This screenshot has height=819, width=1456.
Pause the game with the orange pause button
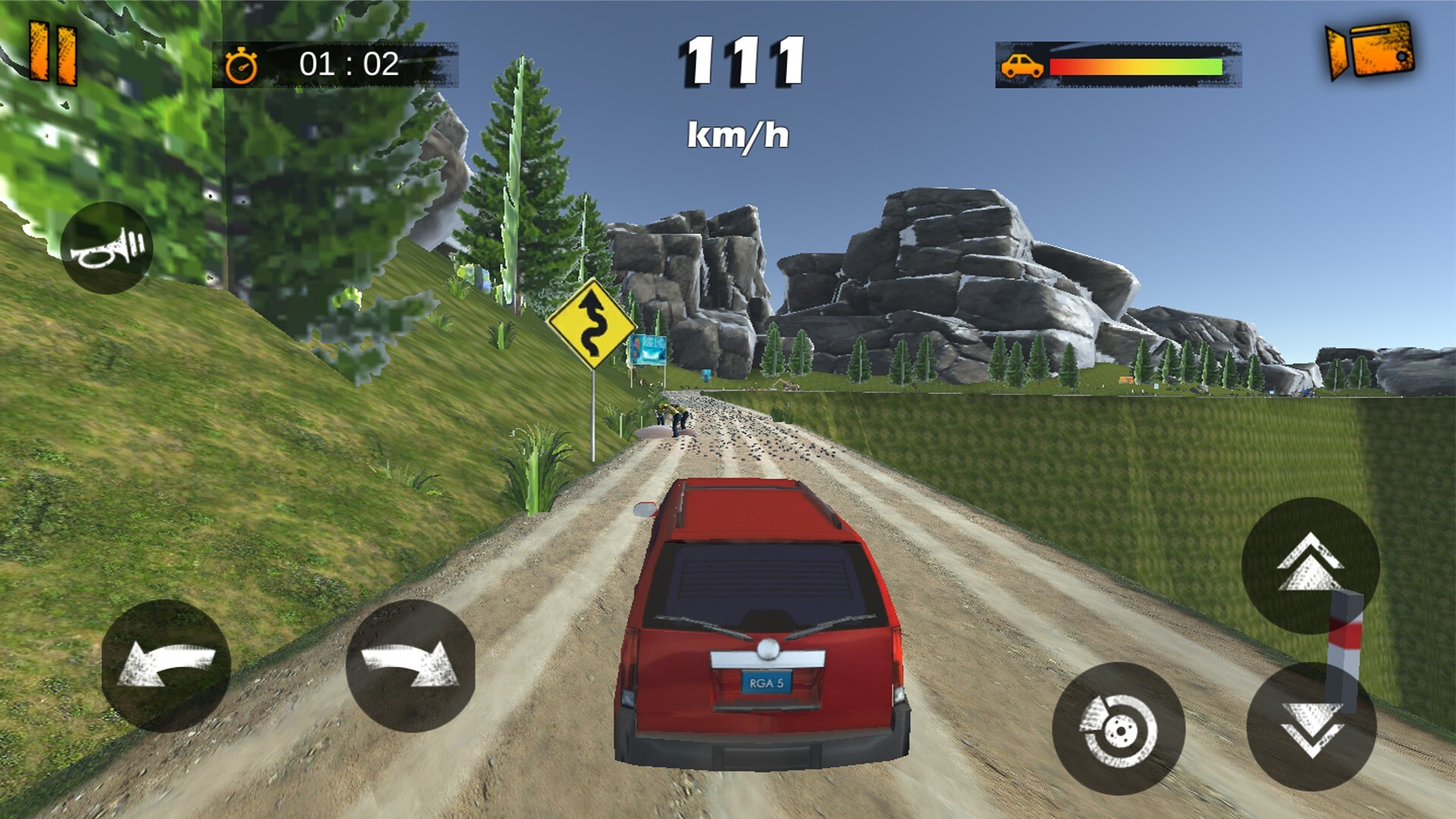point(53,53)
